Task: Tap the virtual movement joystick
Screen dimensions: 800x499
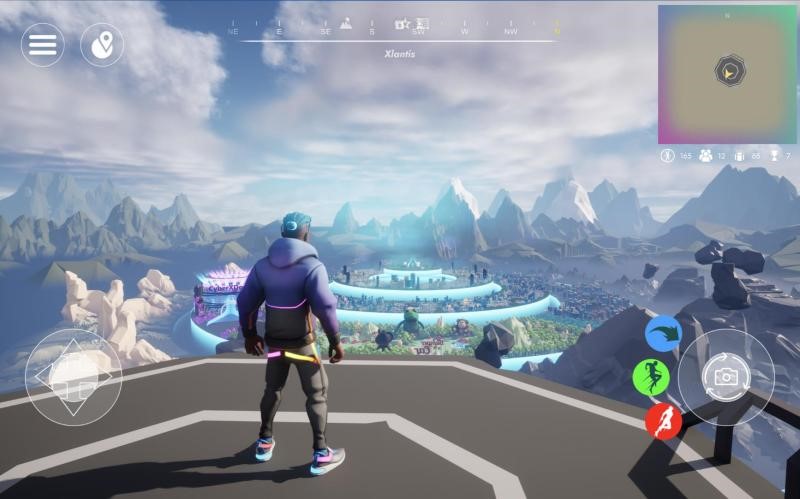Action: [x=73, y=377]
